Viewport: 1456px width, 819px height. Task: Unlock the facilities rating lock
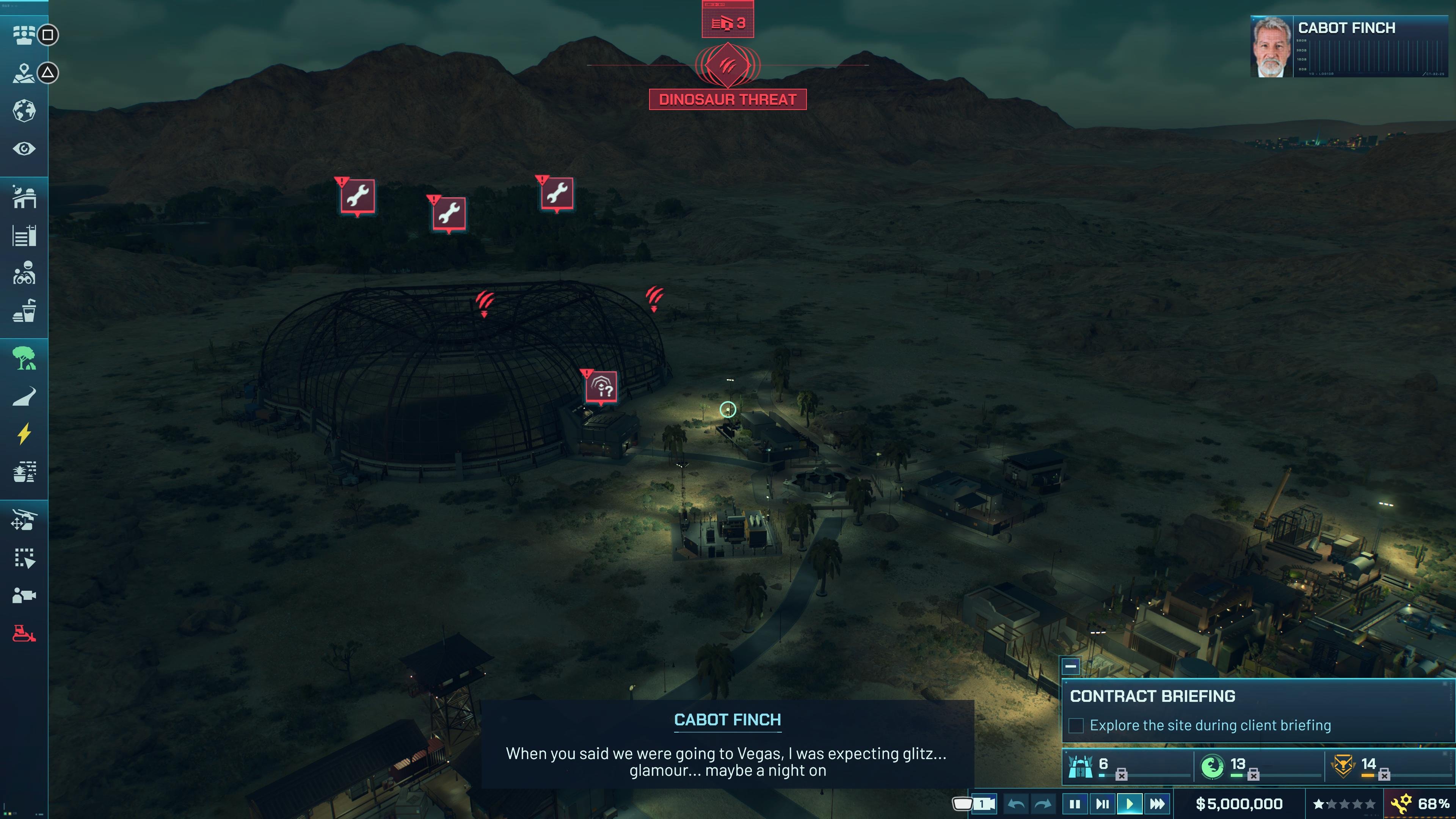pos(1121,775)
